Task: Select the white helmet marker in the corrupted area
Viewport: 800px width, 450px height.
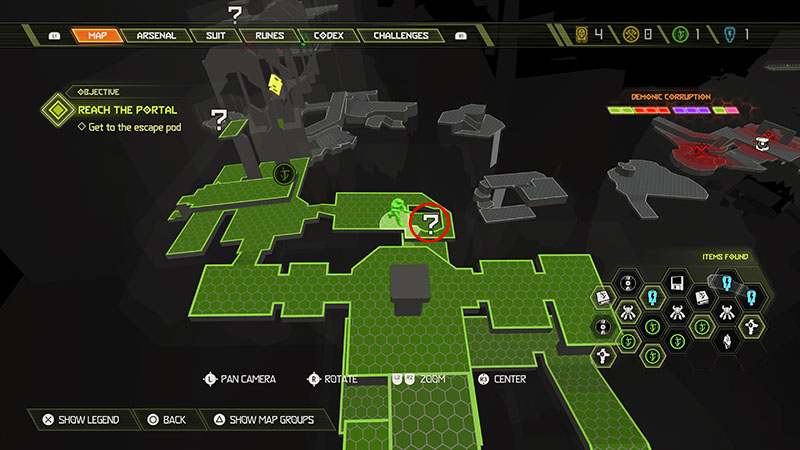Action: coord(762,144)
